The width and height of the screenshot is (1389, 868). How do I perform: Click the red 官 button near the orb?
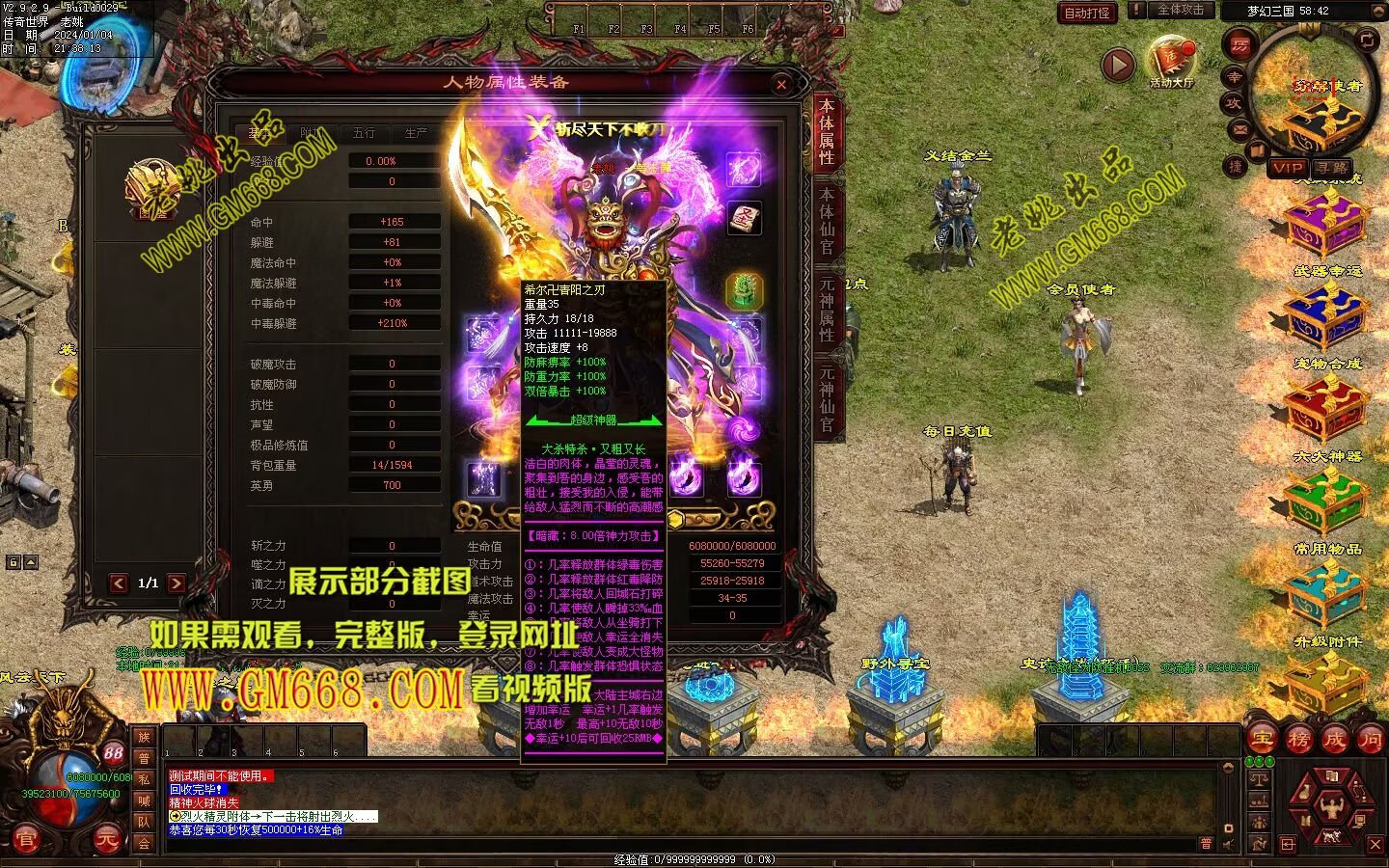tap(25, 840)
